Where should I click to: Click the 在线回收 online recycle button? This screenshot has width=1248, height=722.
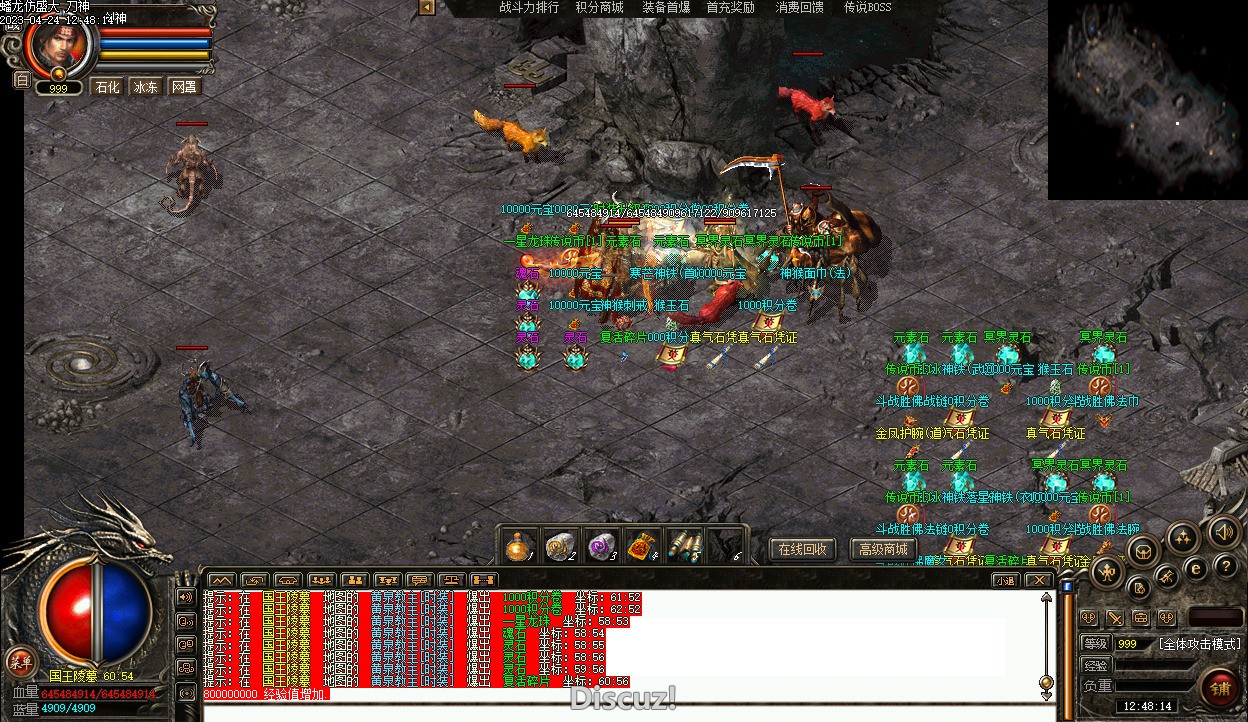pos(801,549)
